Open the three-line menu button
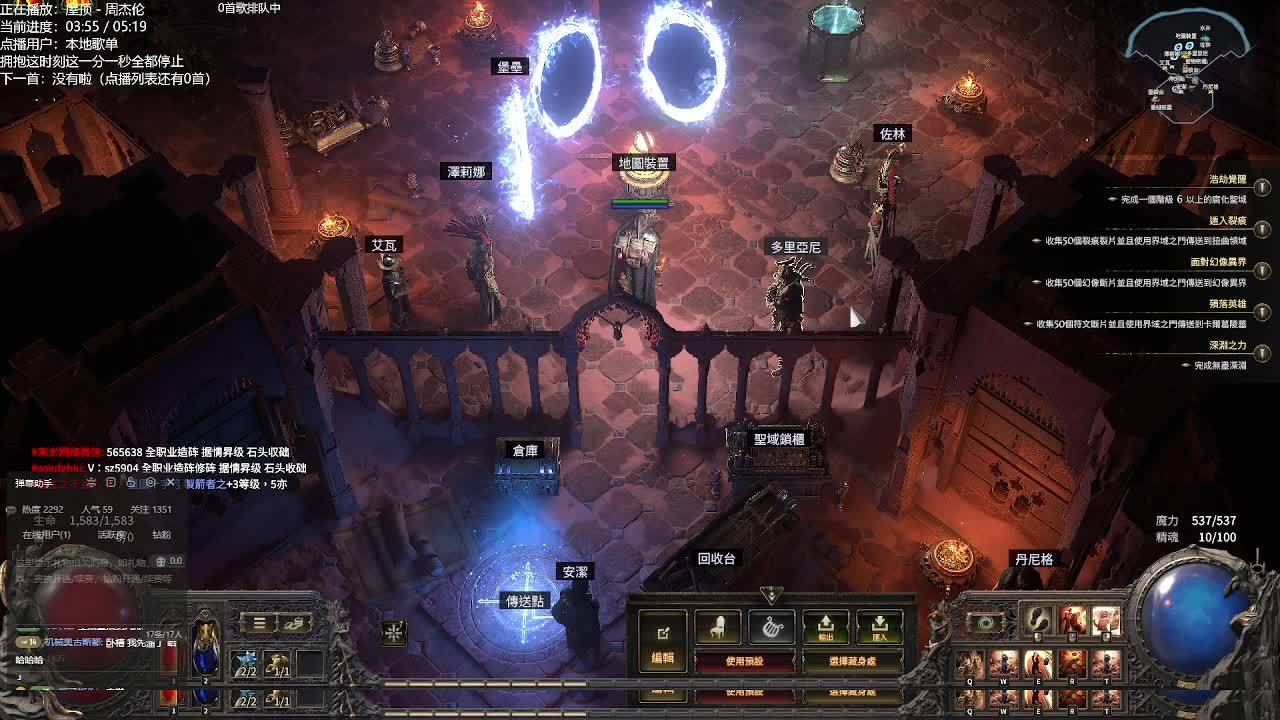 259,623
